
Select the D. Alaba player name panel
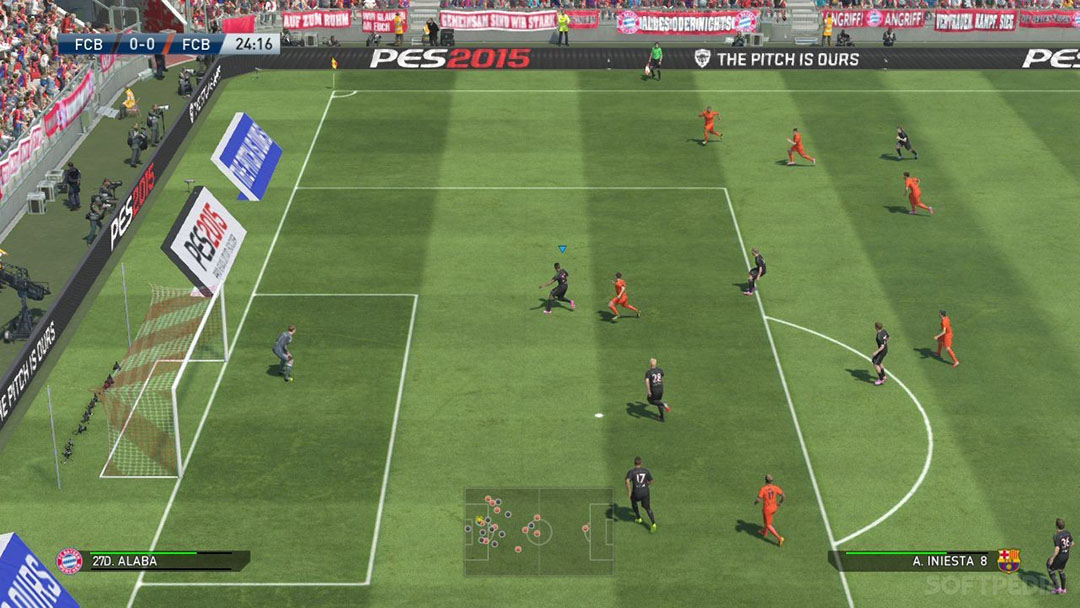[x=166, y=561]
